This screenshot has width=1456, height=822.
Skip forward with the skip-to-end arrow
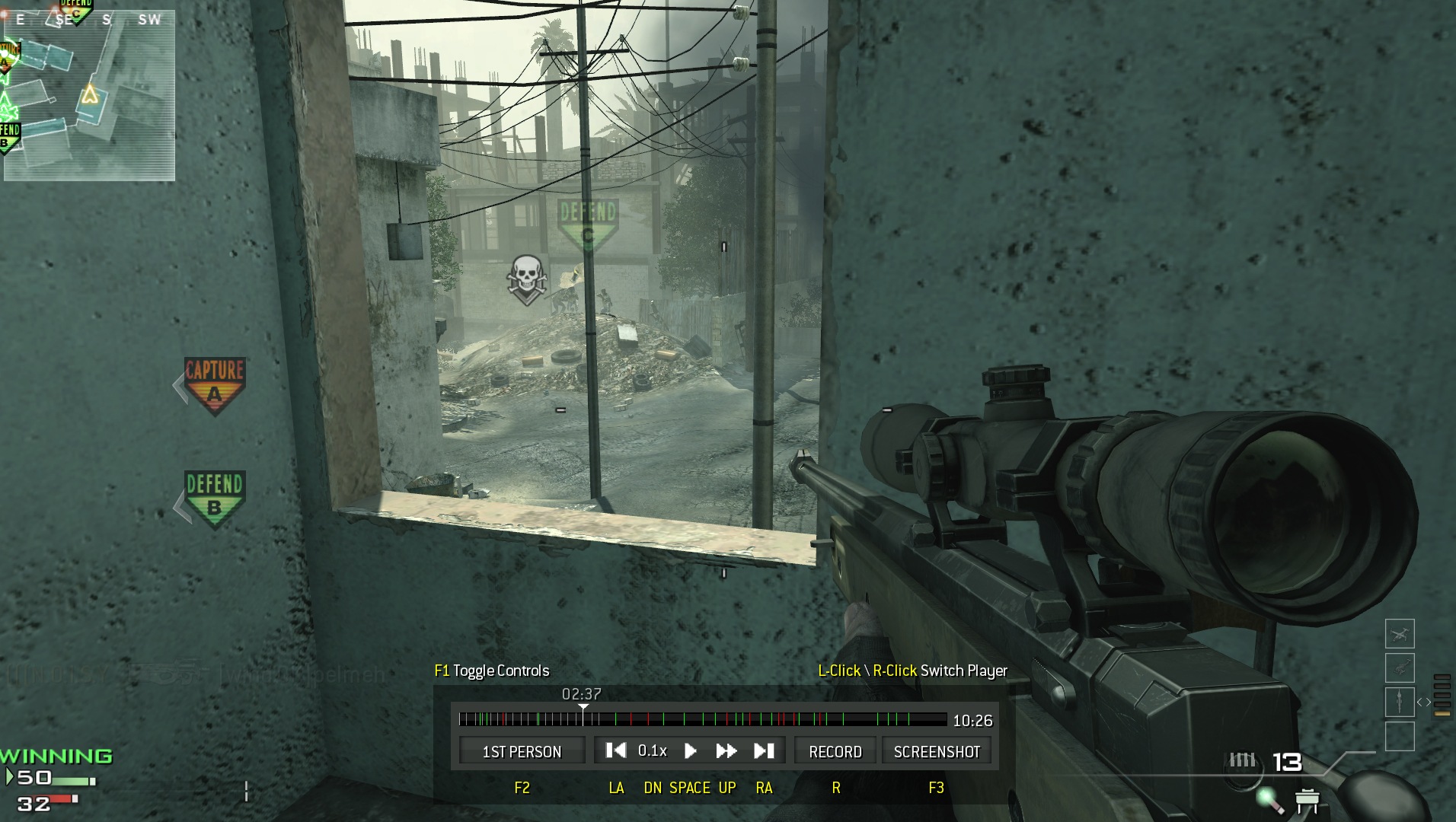[x=764, y=751]
